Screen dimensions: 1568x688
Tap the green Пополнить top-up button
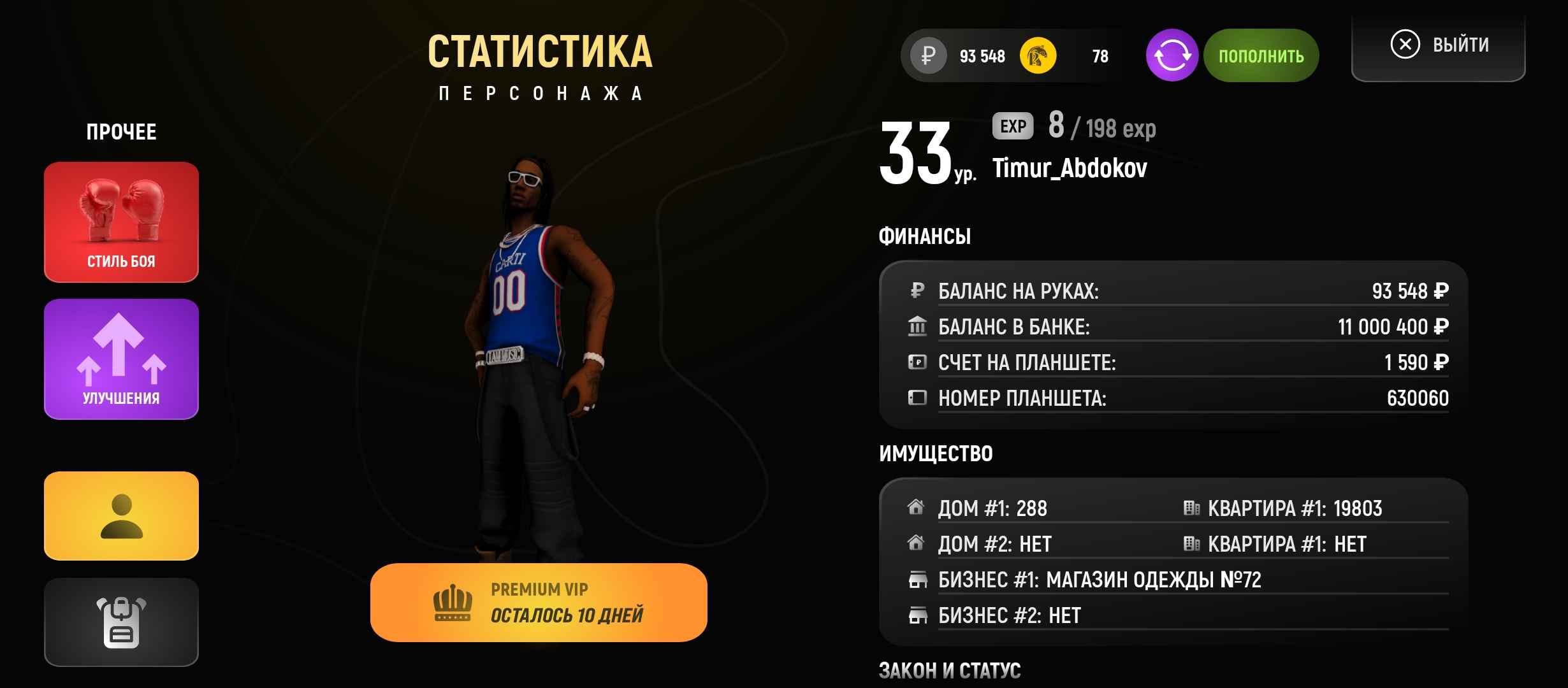click(x=1261, y=56)
